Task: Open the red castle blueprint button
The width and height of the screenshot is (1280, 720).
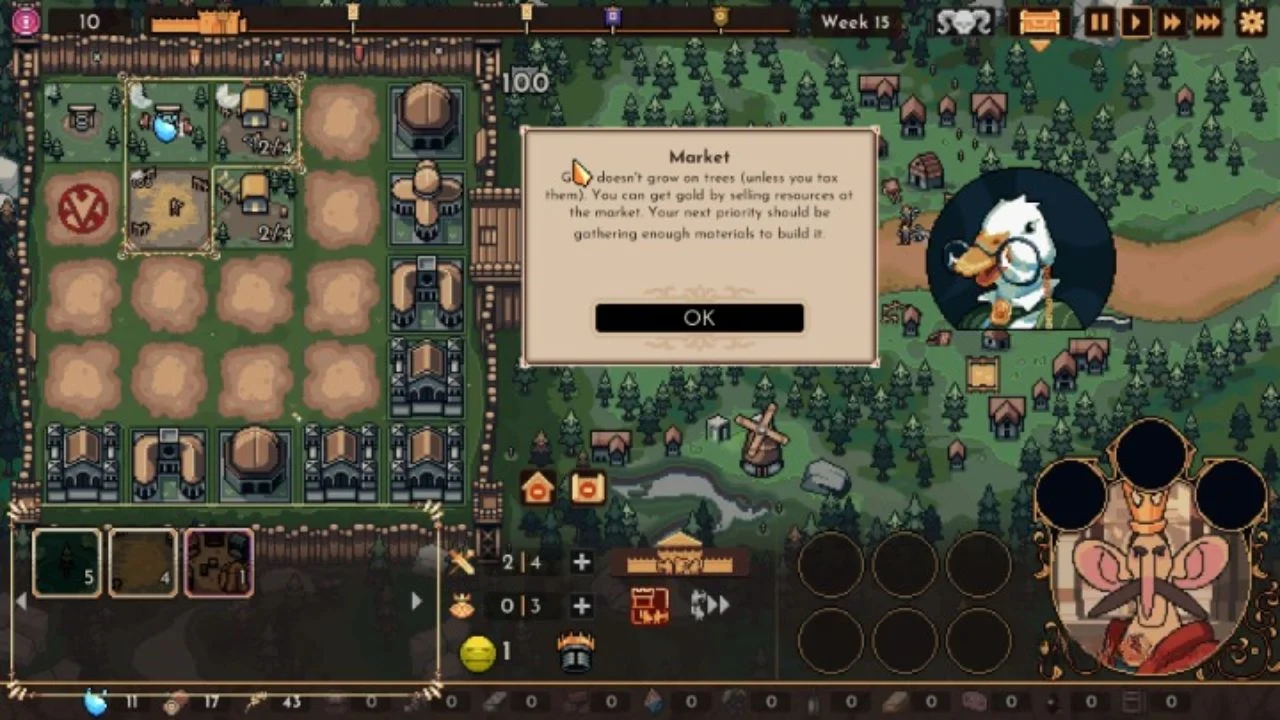Action: [649, 606]
